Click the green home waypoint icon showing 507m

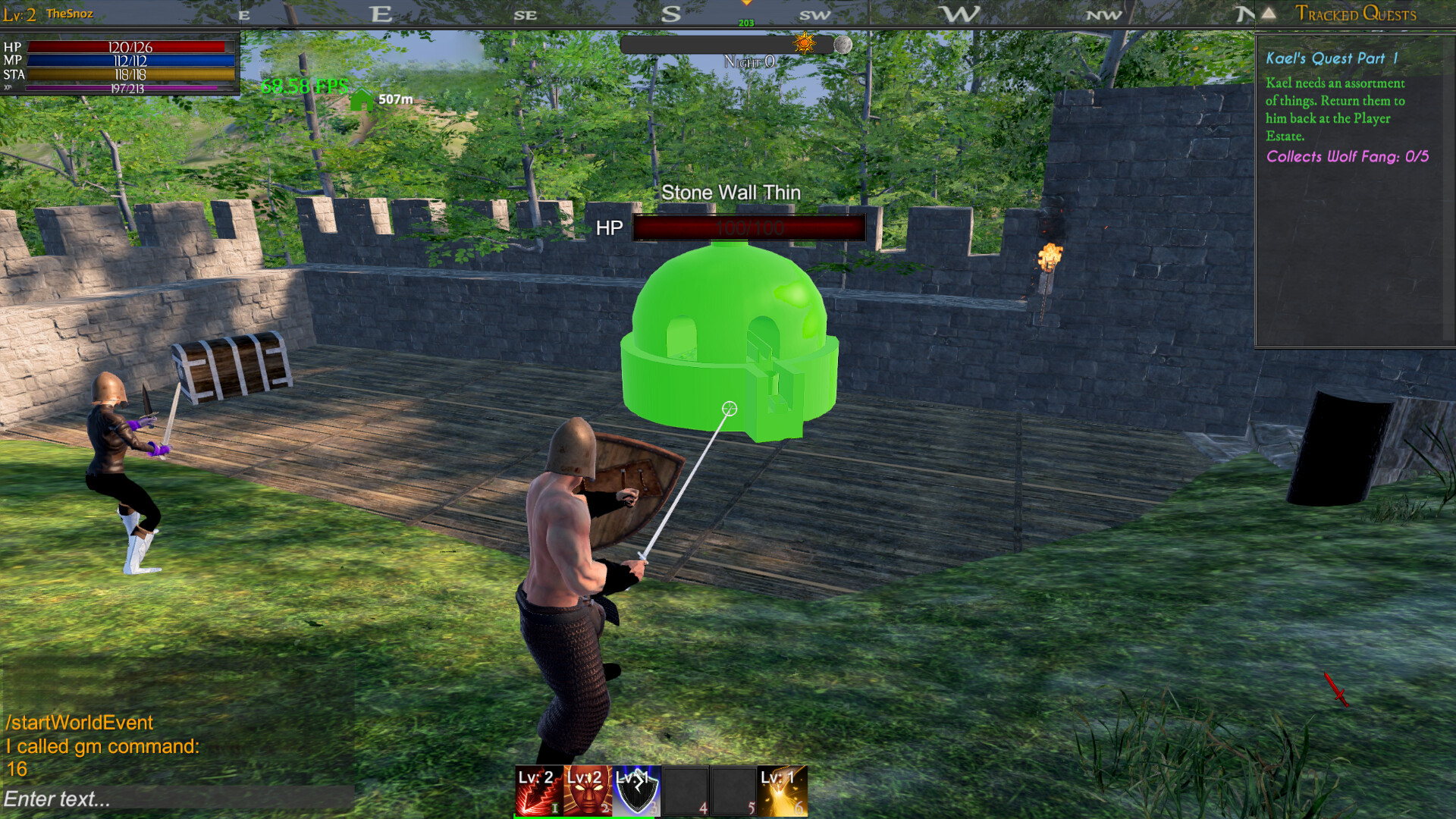[362, 97]
